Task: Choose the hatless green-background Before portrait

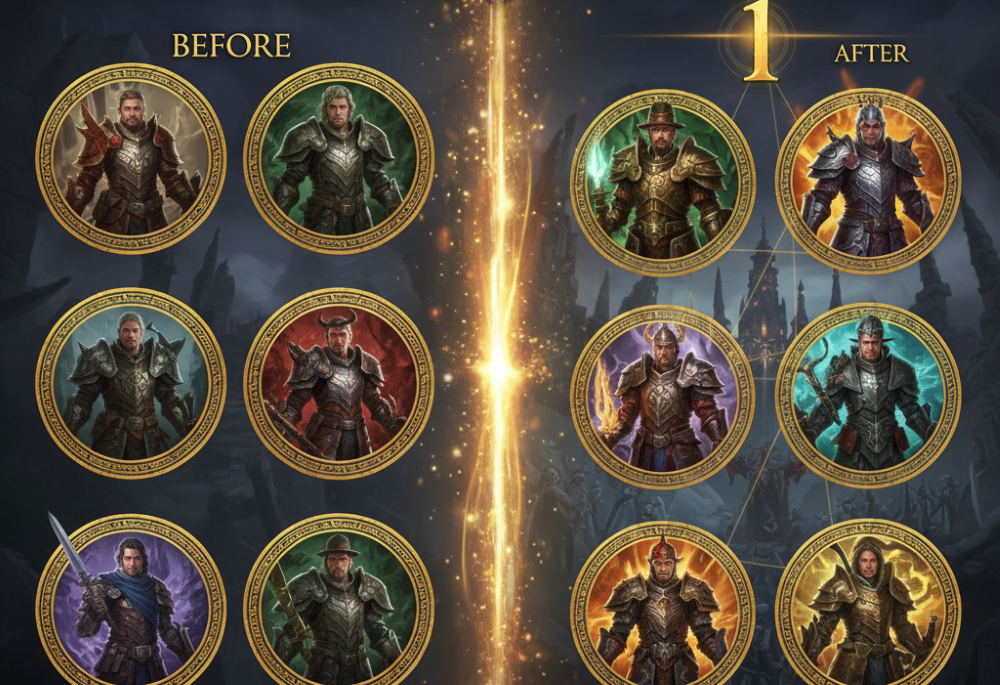Action: (338, 158)
